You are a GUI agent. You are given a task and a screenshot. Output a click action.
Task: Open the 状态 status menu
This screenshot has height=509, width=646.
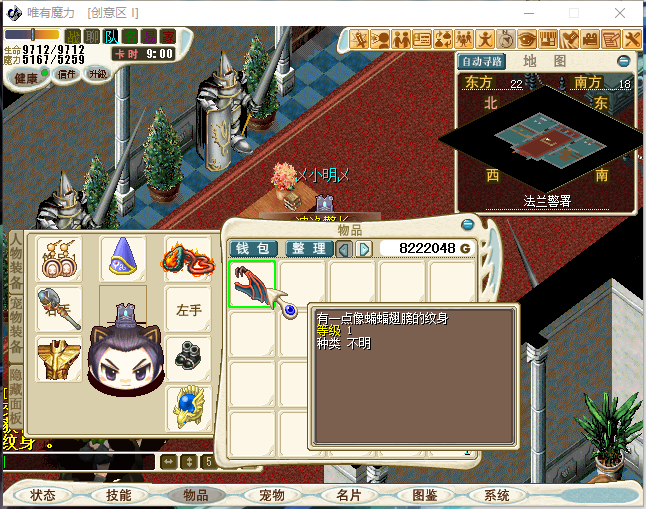tap(43, 495)
